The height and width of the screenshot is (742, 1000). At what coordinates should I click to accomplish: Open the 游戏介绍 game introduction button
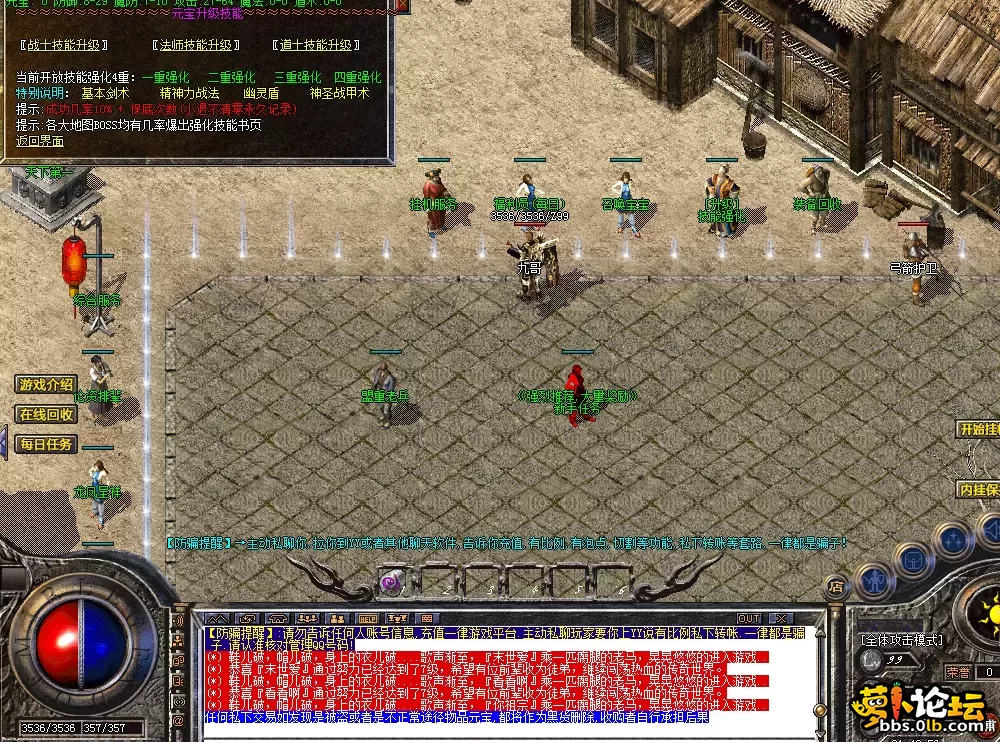pos(46,384)
